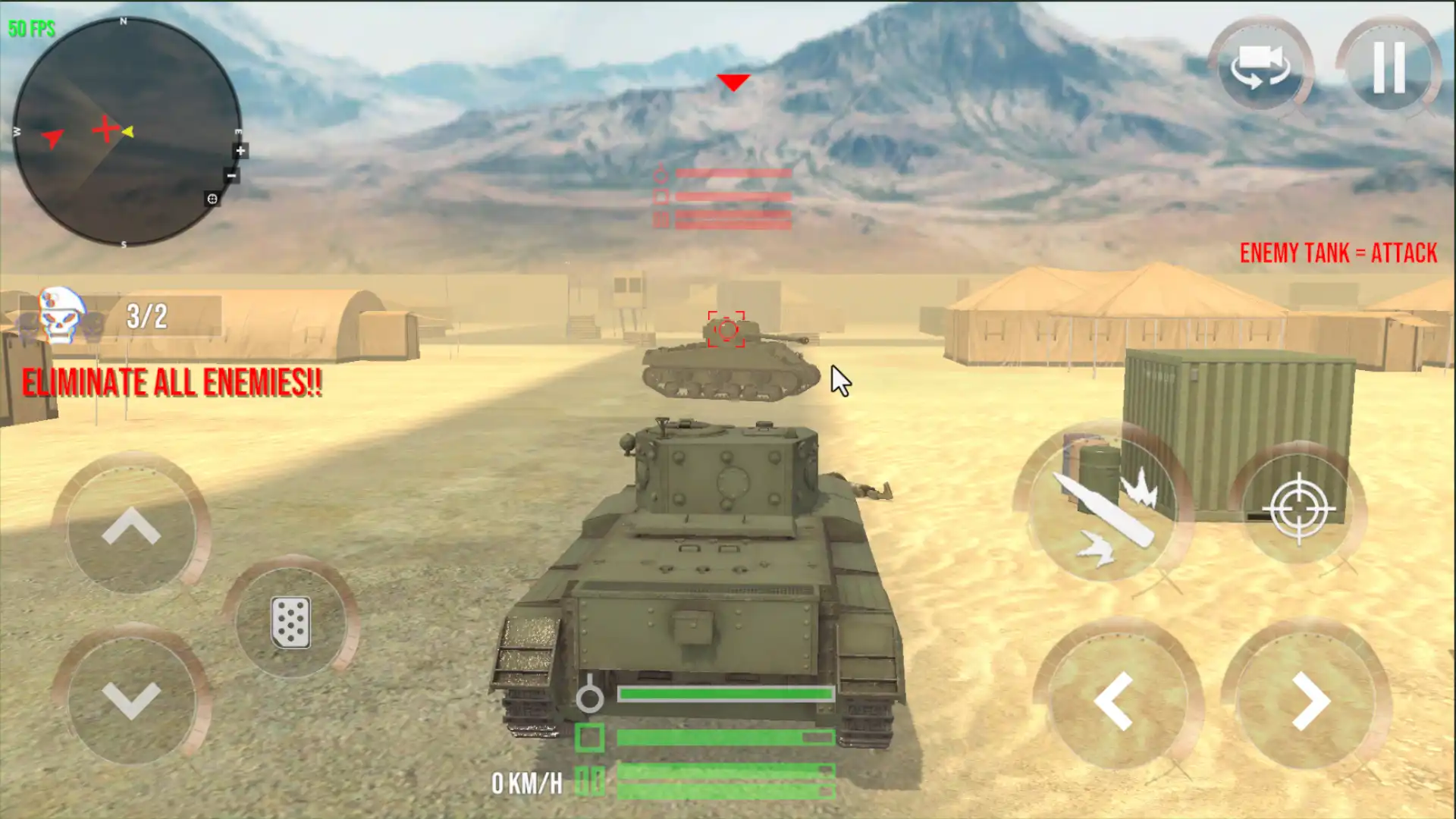Pause the game
This screenshot has width=1456, height=819.
pos(1389,67)
